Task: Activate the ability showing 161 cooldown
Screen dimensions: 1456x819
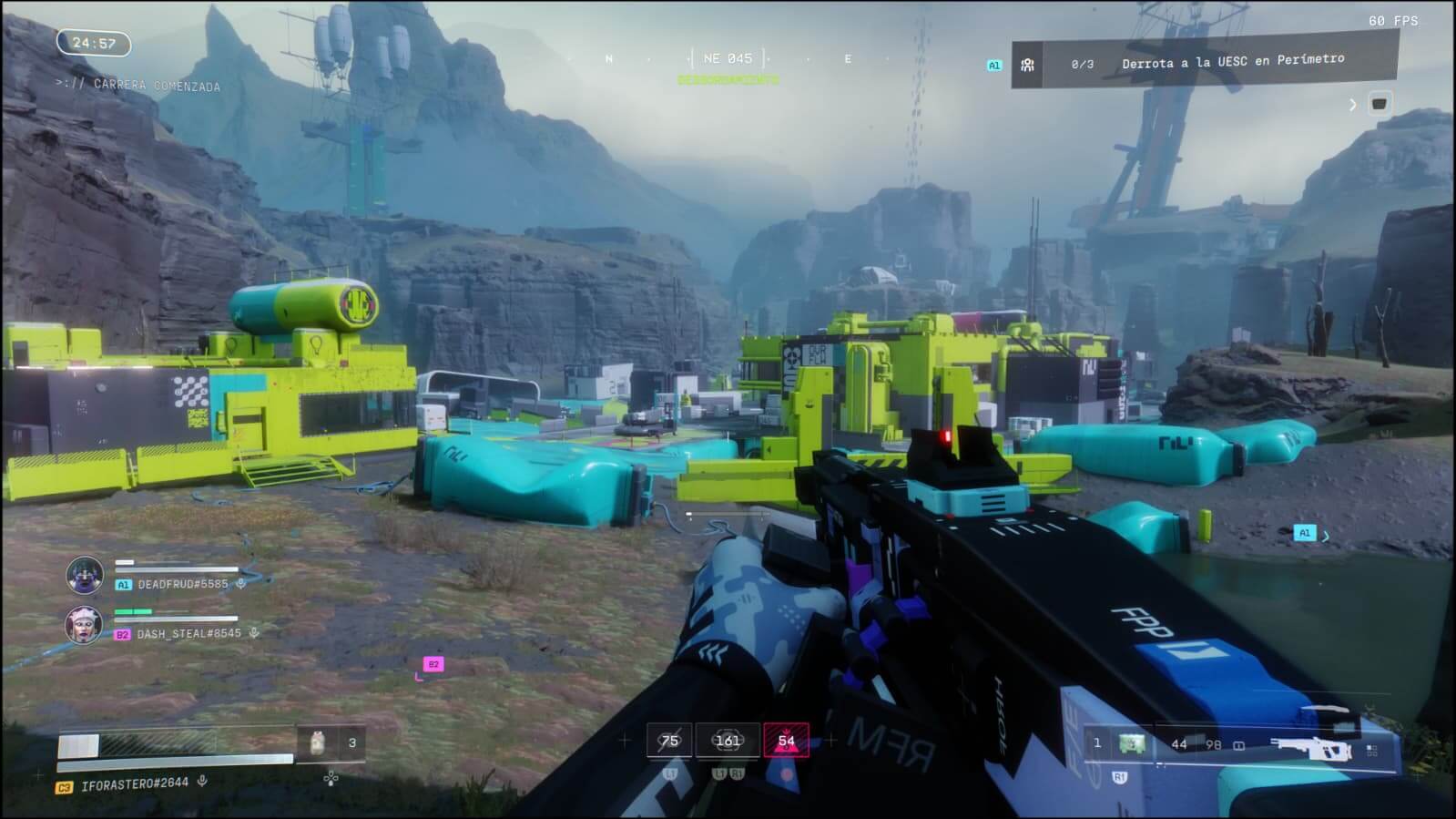Action: pos(728,741)
